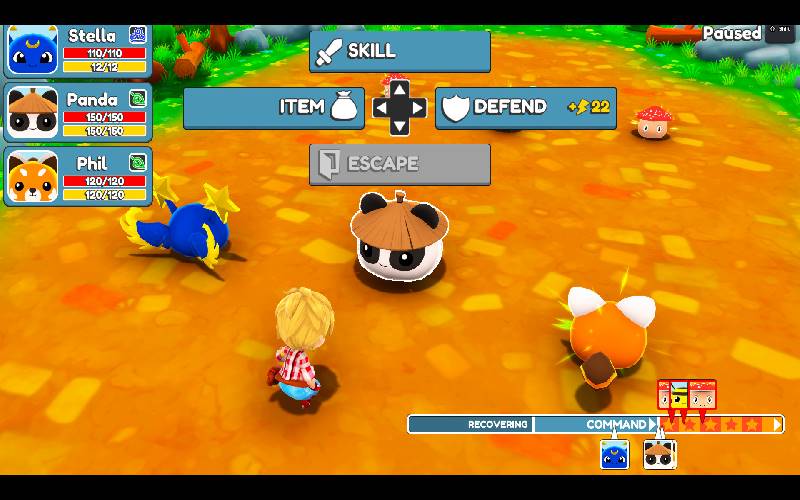Click the blue Stella turn-order portrait
800x500 pixels.
(614, 455)
